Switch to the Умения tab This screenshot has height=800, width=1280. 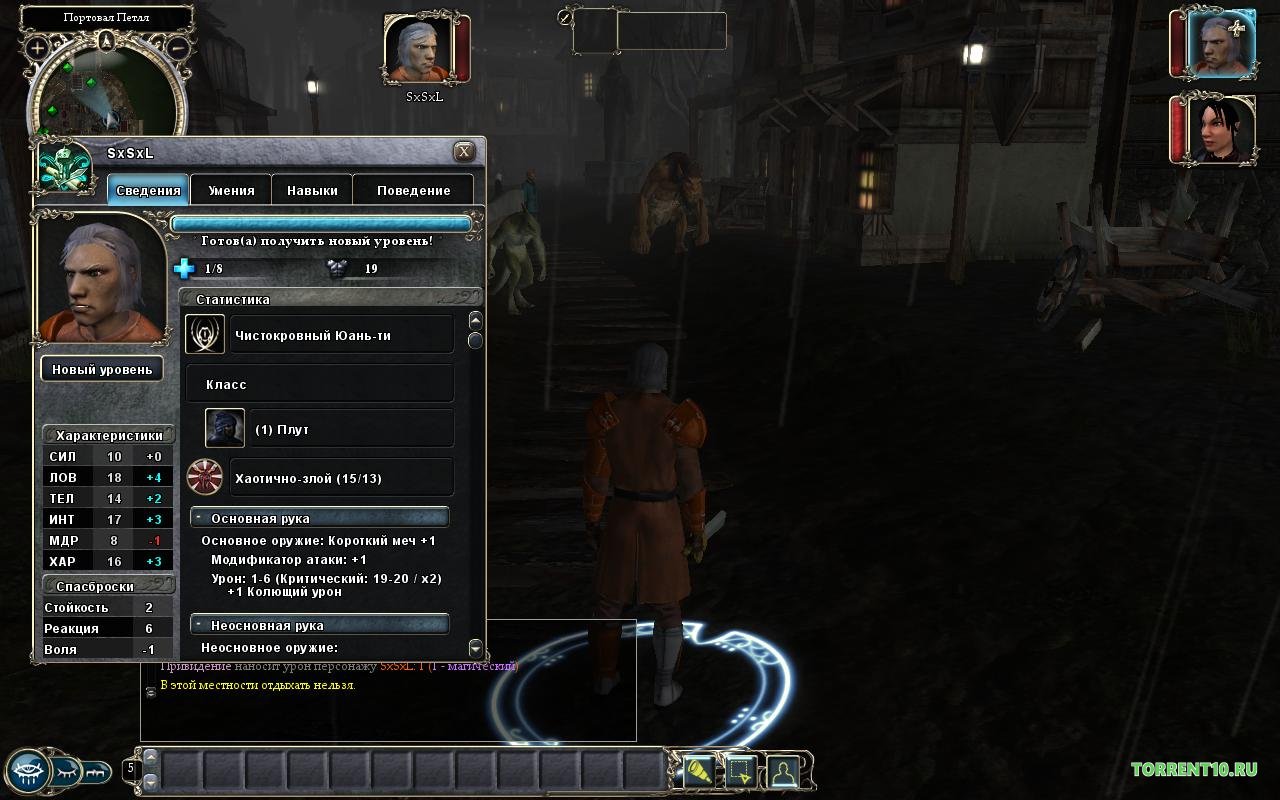231,190
